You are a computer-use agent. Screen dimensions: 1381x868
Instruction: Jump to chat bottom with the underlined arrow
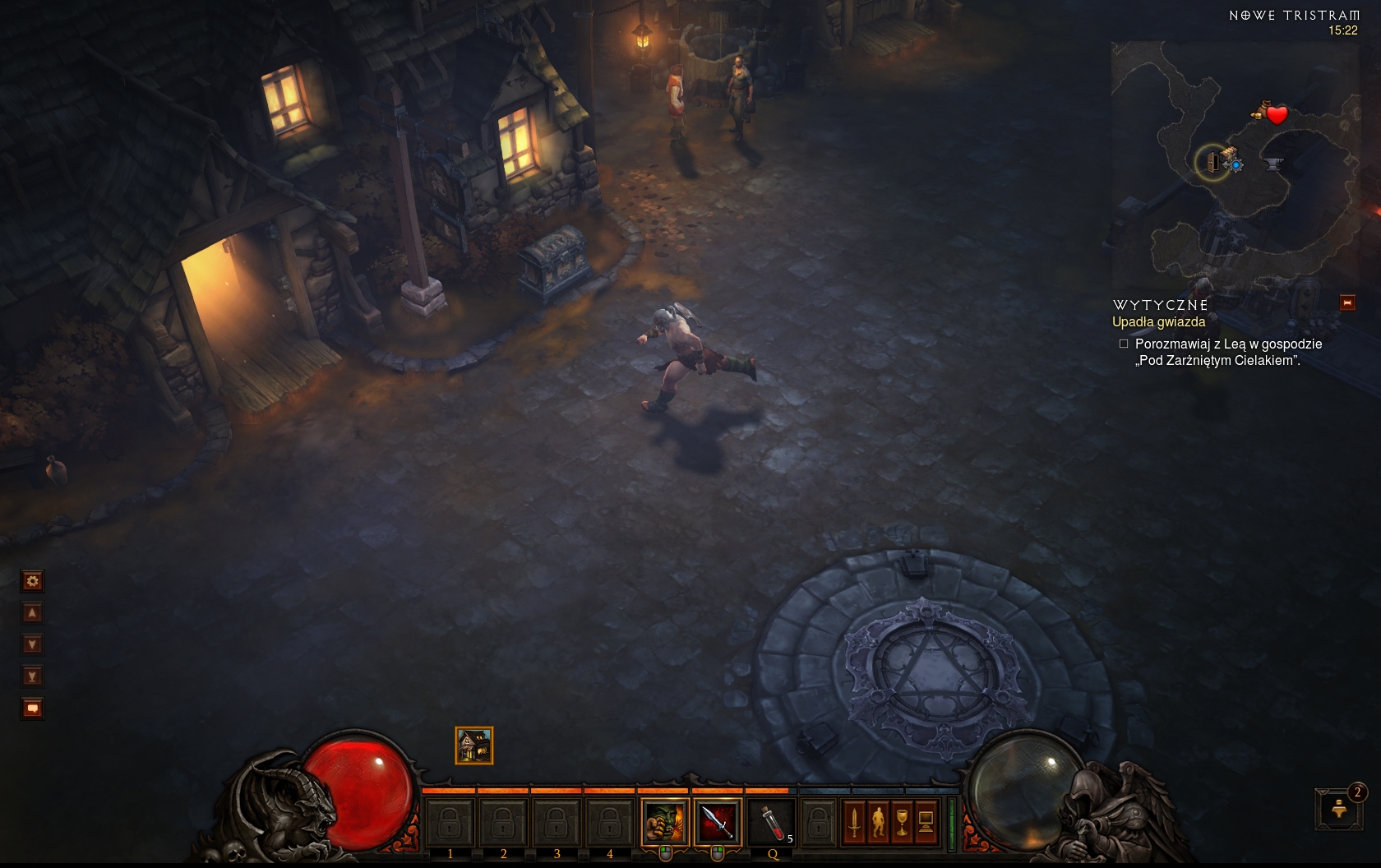point(32,676)
